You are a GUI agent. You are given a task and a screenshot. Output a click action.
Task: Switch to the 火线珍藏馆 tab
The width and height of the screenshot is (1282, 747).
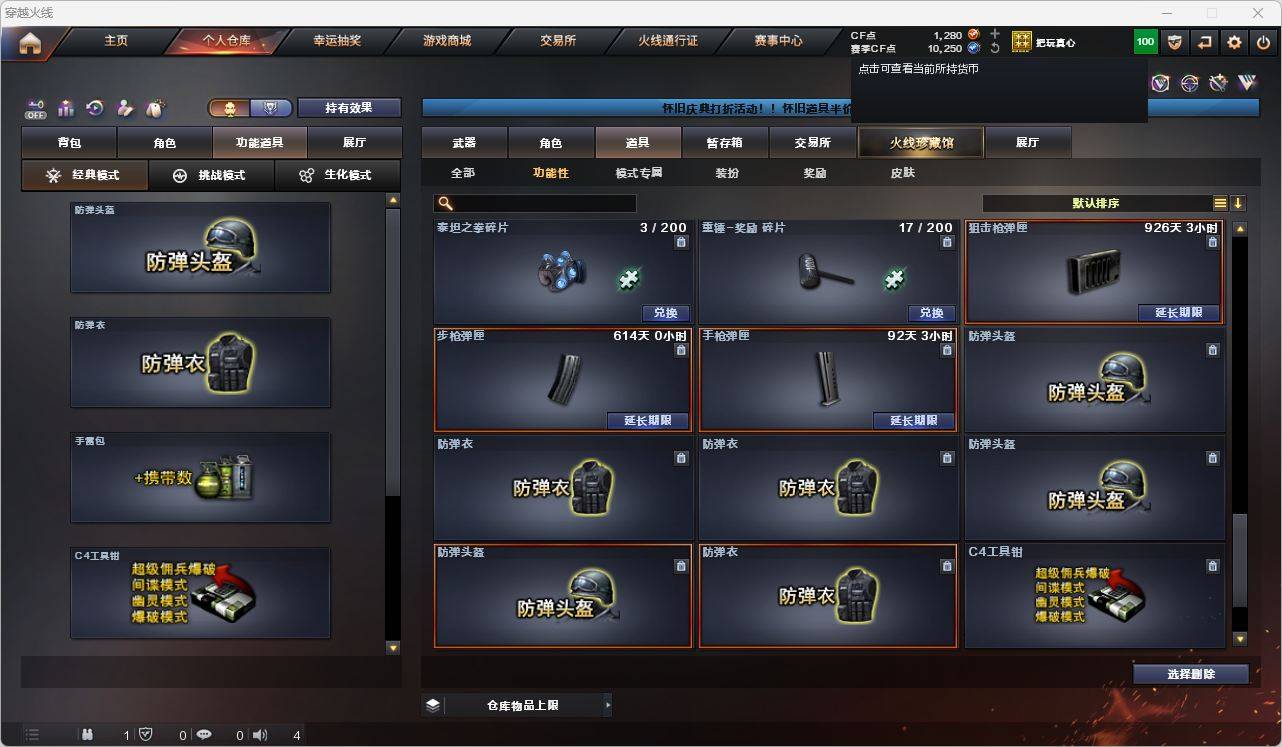click(919, 142)
